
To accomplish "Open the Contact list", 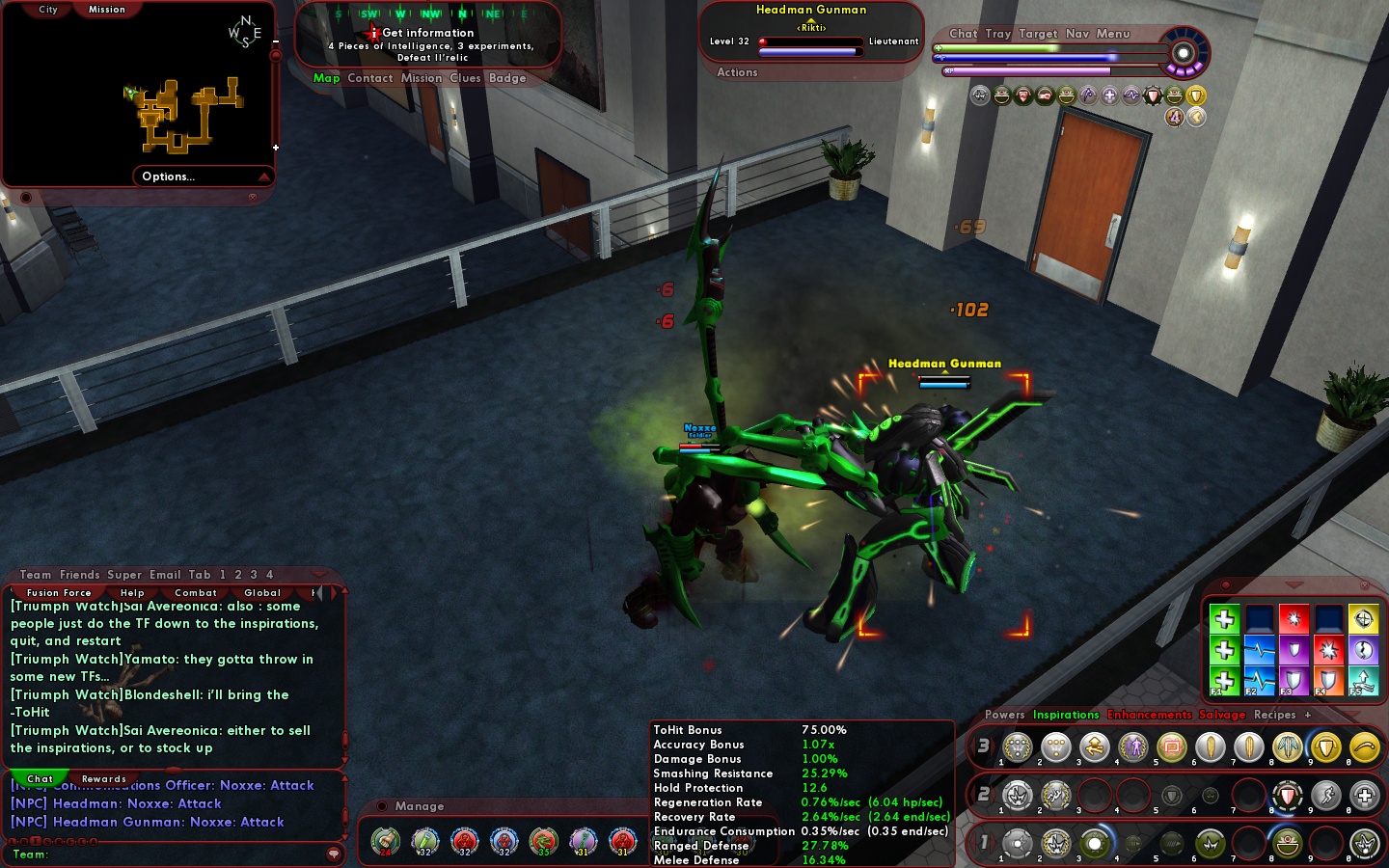I will (370, 78).
